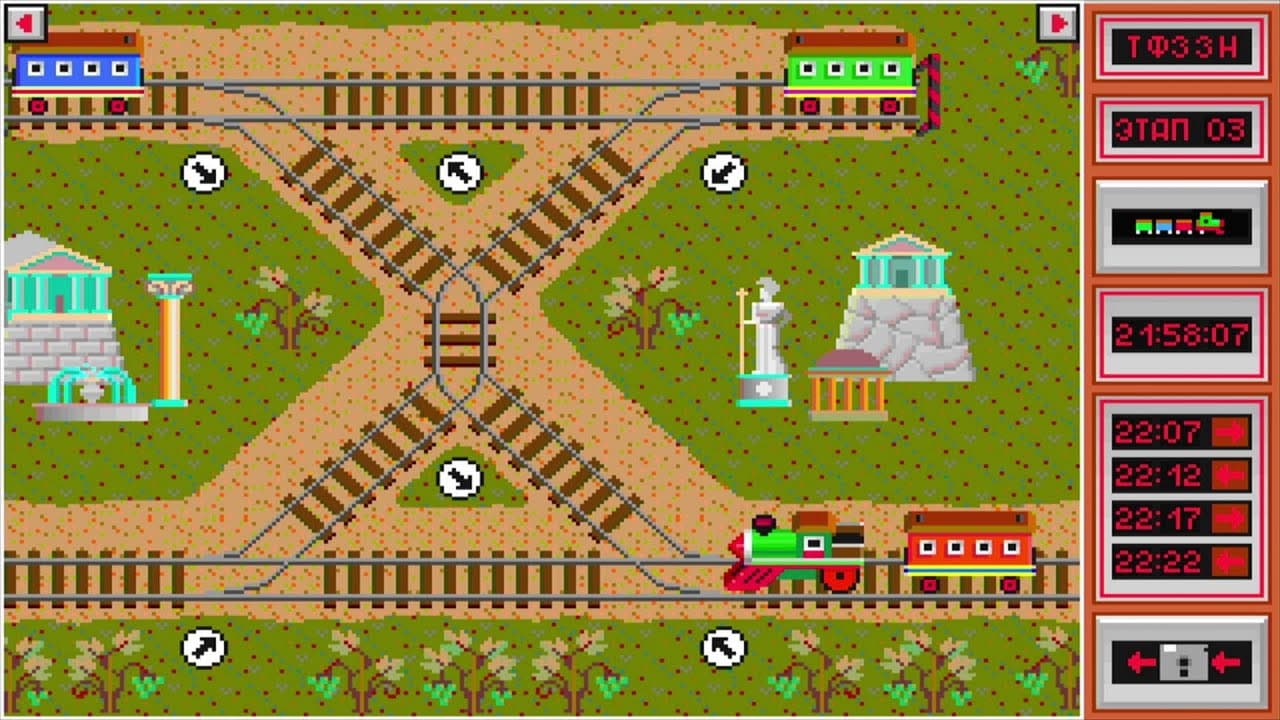The image size is (1280, 720).
Task: Toggle the top-left track switch arrow
Action: [x=203, y=172]
